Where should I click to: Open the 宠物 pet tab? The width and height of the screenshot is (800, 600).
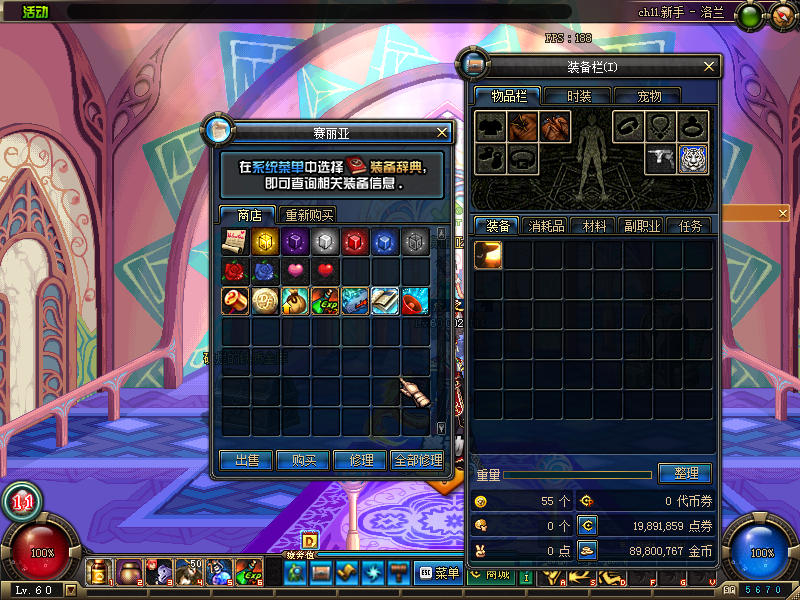[x=649, y=96]
